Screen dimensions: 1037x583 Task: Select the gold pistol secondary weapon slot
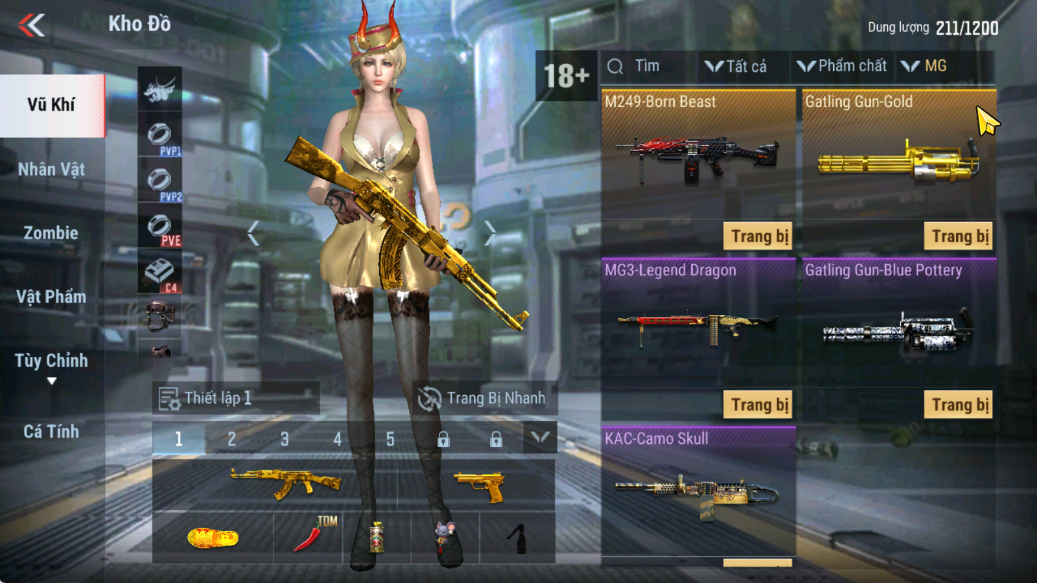coord(479,486)
